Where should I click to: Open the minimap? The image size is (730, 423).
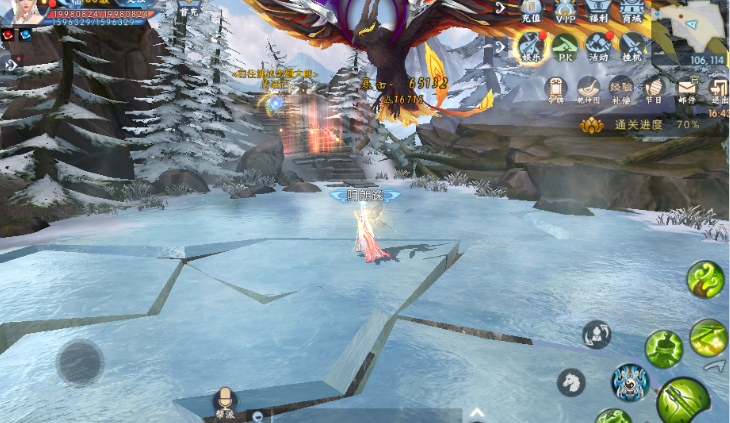[691, 30]
